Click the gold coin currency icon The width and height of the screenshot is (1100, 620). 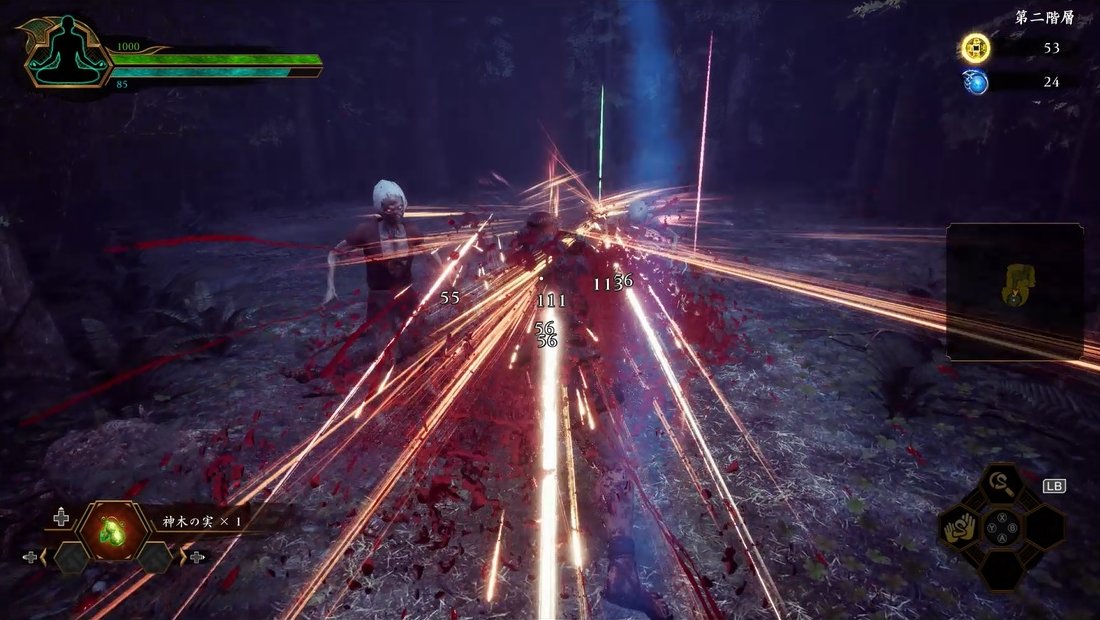[x=976, y=48]
